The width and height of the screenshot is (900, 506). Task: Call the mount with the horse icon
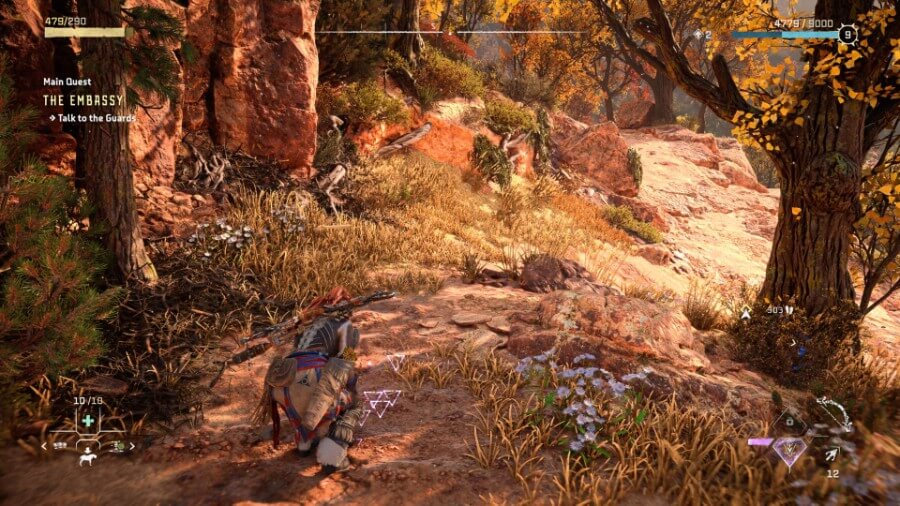tap(88, 459)
